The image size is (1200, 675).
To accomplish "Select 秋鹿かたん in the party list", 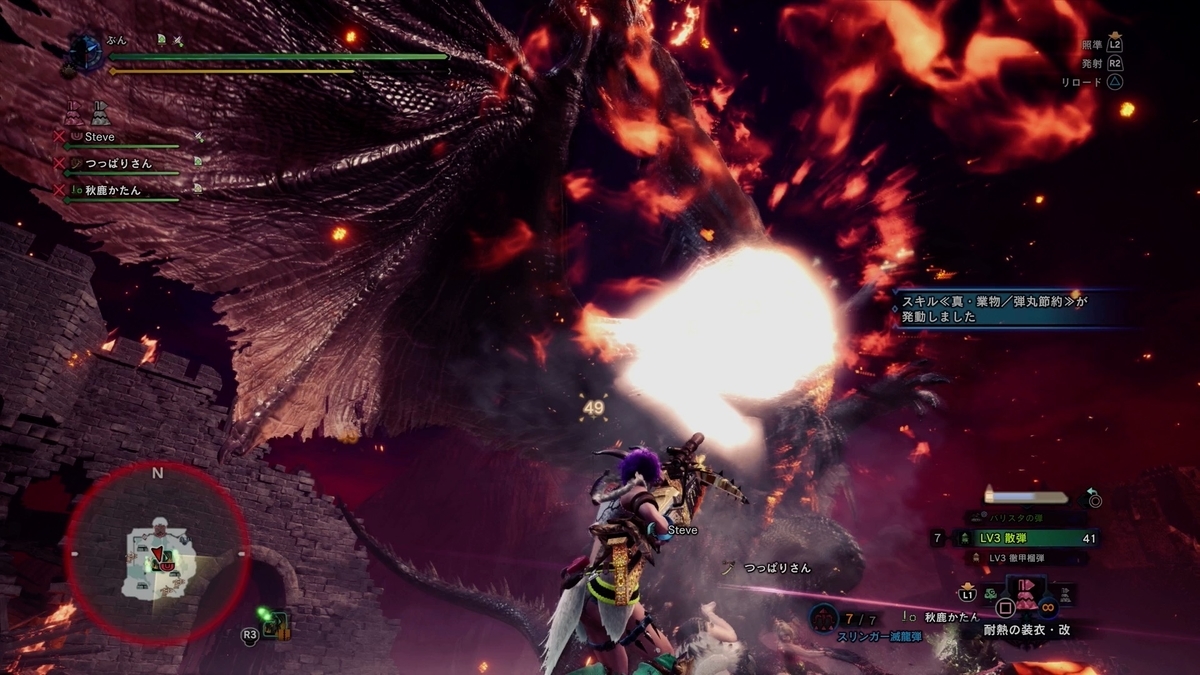I will [112, 190].
